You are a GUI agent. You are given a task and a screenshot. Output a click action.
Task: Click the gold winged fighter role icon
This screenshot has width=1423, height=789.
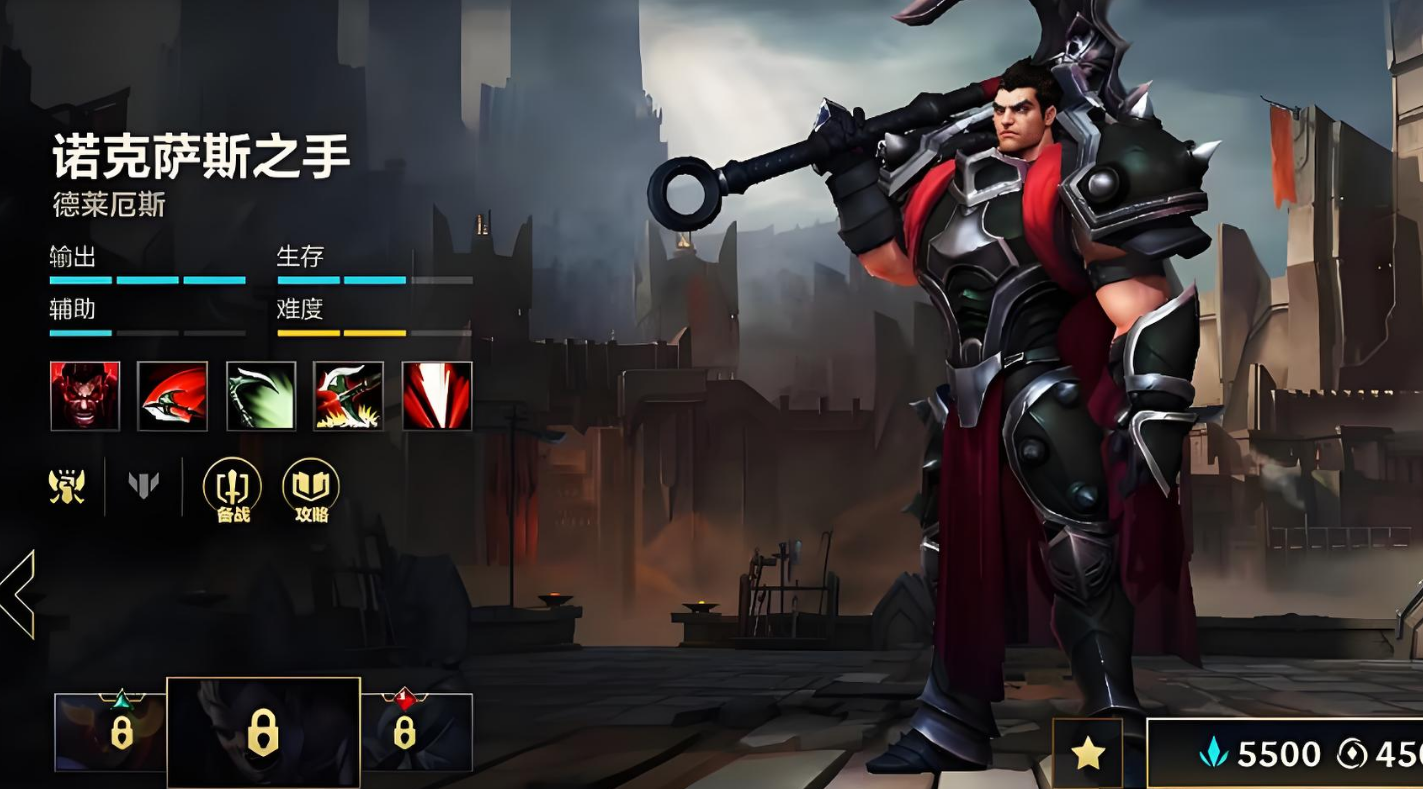[x=67, y=486]
